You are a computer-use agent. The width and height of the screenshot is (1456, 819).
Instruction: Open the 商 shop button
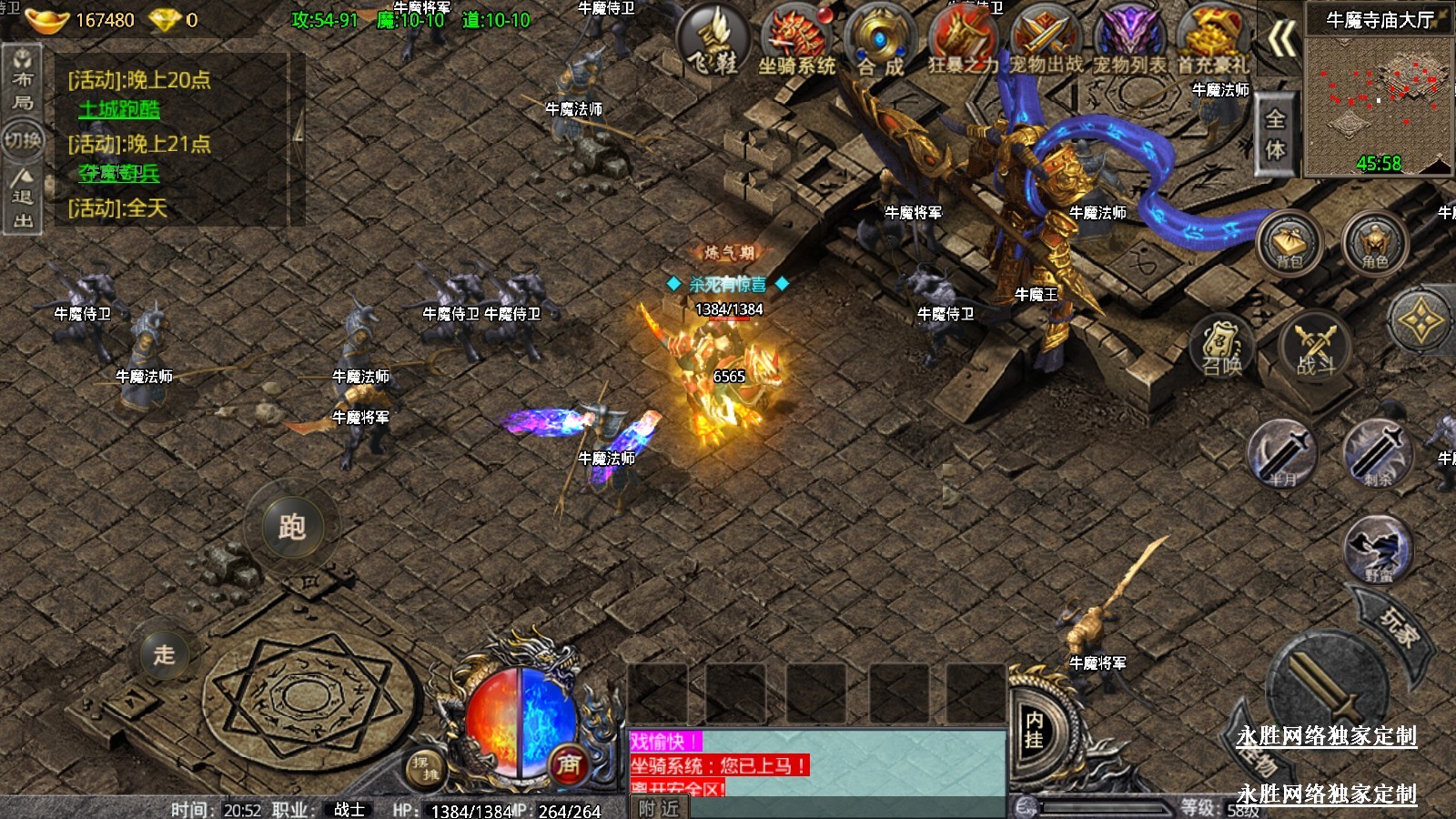(569, 764)
